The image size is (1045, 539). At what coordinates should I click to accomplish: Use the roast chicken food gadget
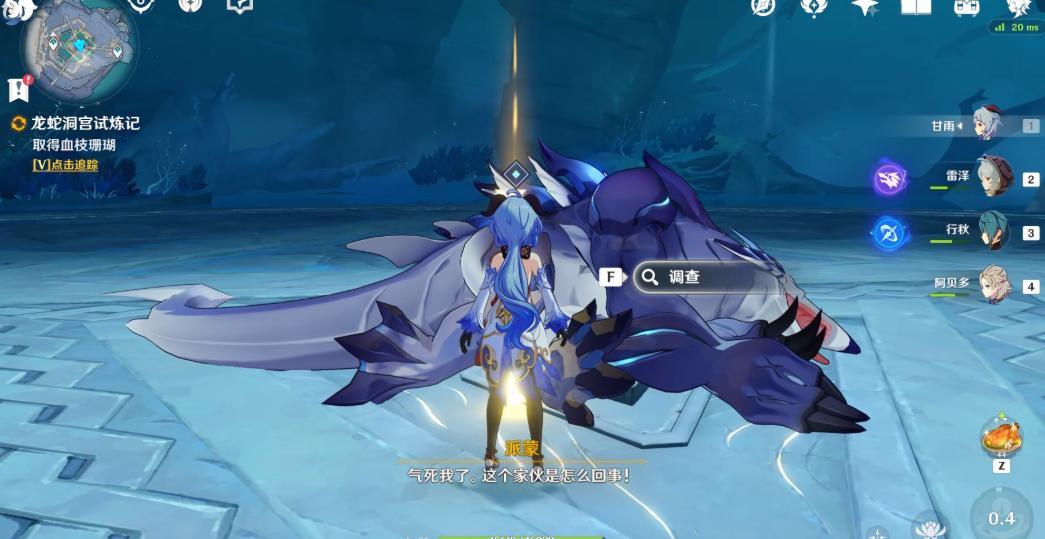pos(1000,437)
